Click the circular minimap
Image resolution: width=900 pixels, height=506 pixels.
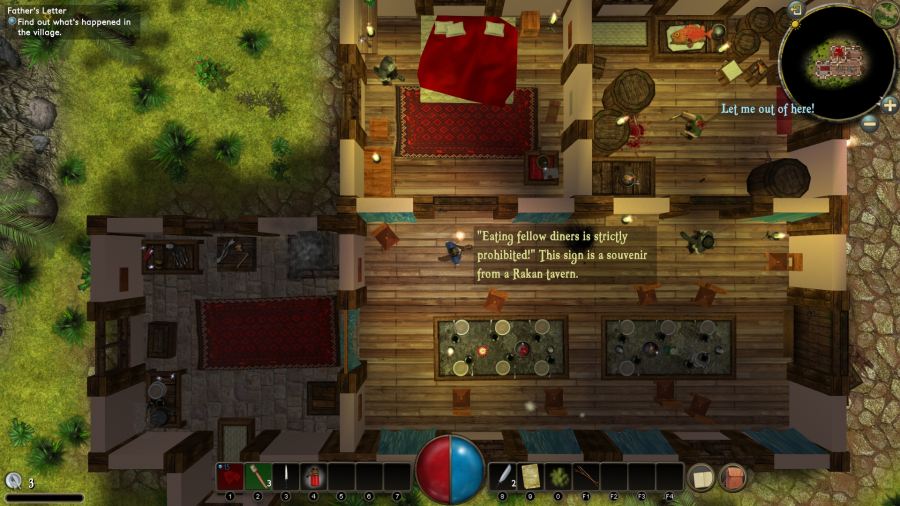836,60
